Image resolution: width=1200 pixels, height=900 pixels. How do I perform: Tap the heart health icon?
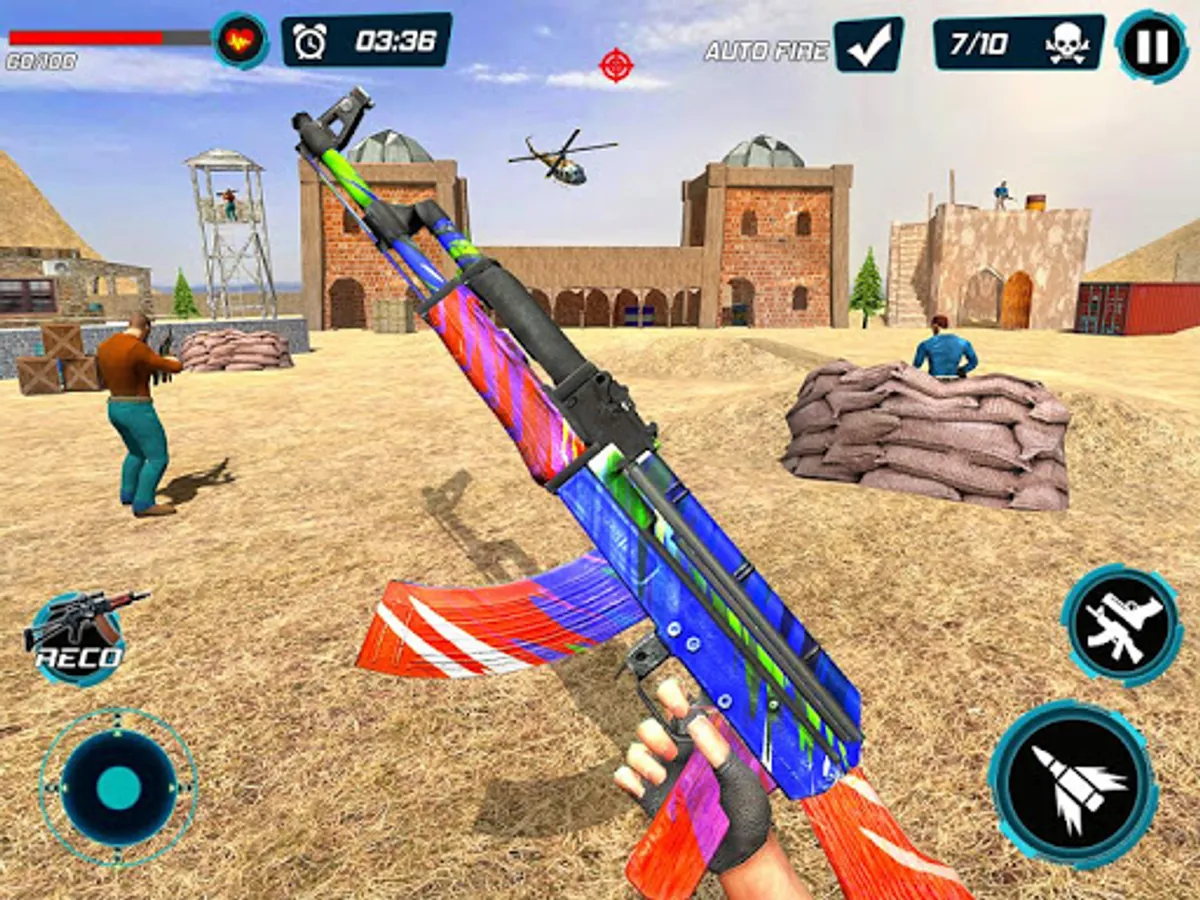click(x=240, y=41)
